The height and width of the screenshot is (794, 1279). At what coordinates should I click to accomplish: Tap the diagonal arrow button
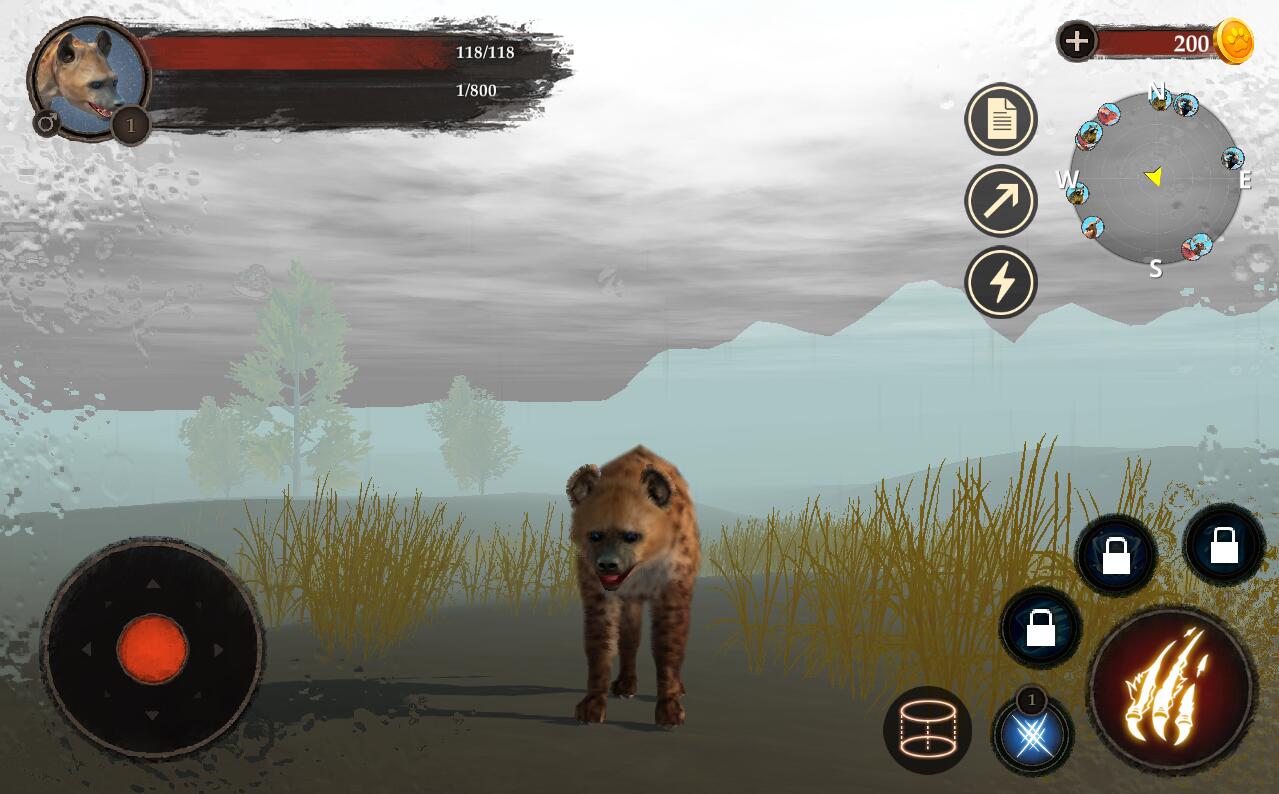point(1001,200)
